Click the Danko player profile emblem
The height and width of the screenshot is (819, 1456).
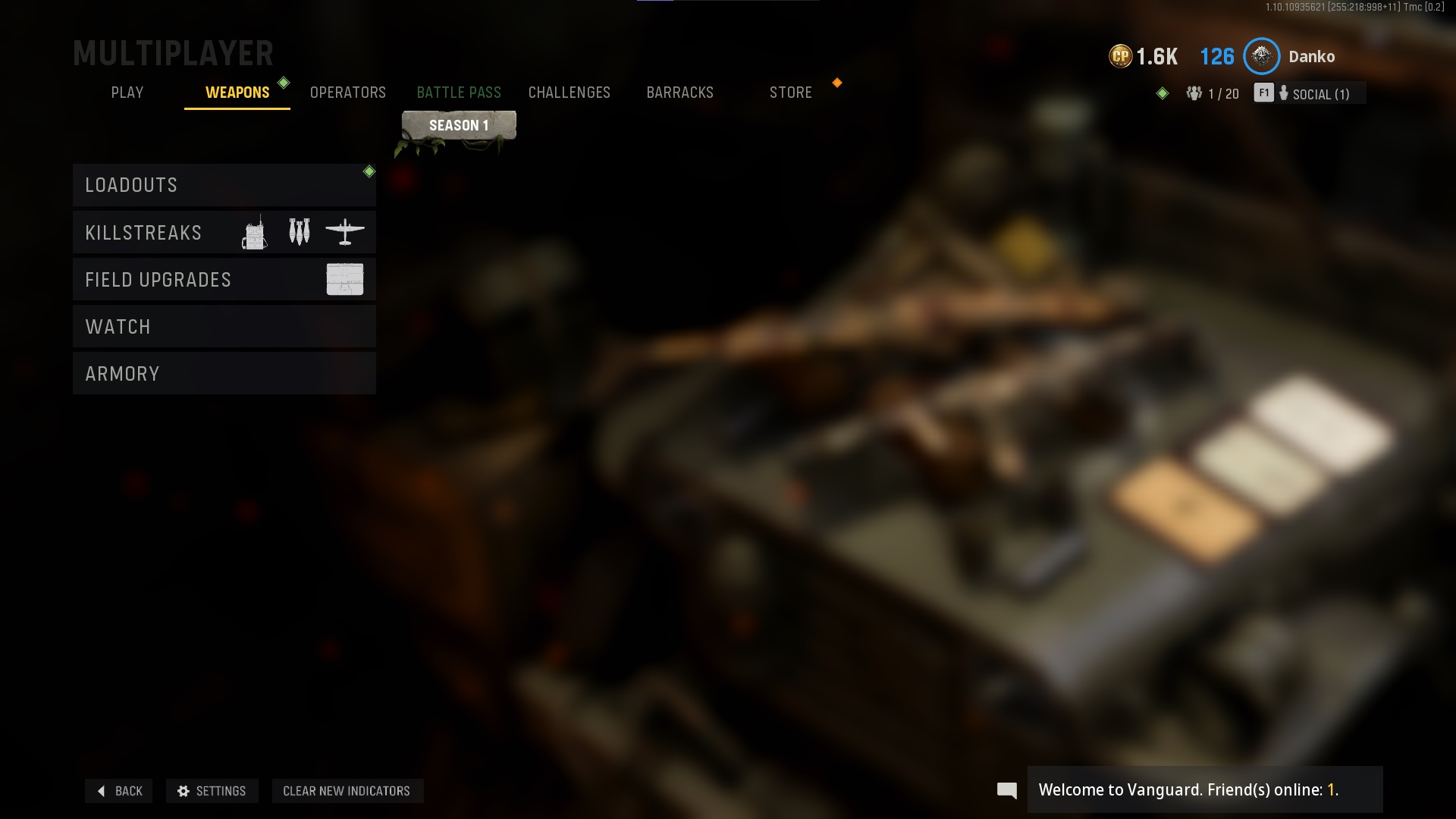pyautogui.click(x=1262, y=56)
